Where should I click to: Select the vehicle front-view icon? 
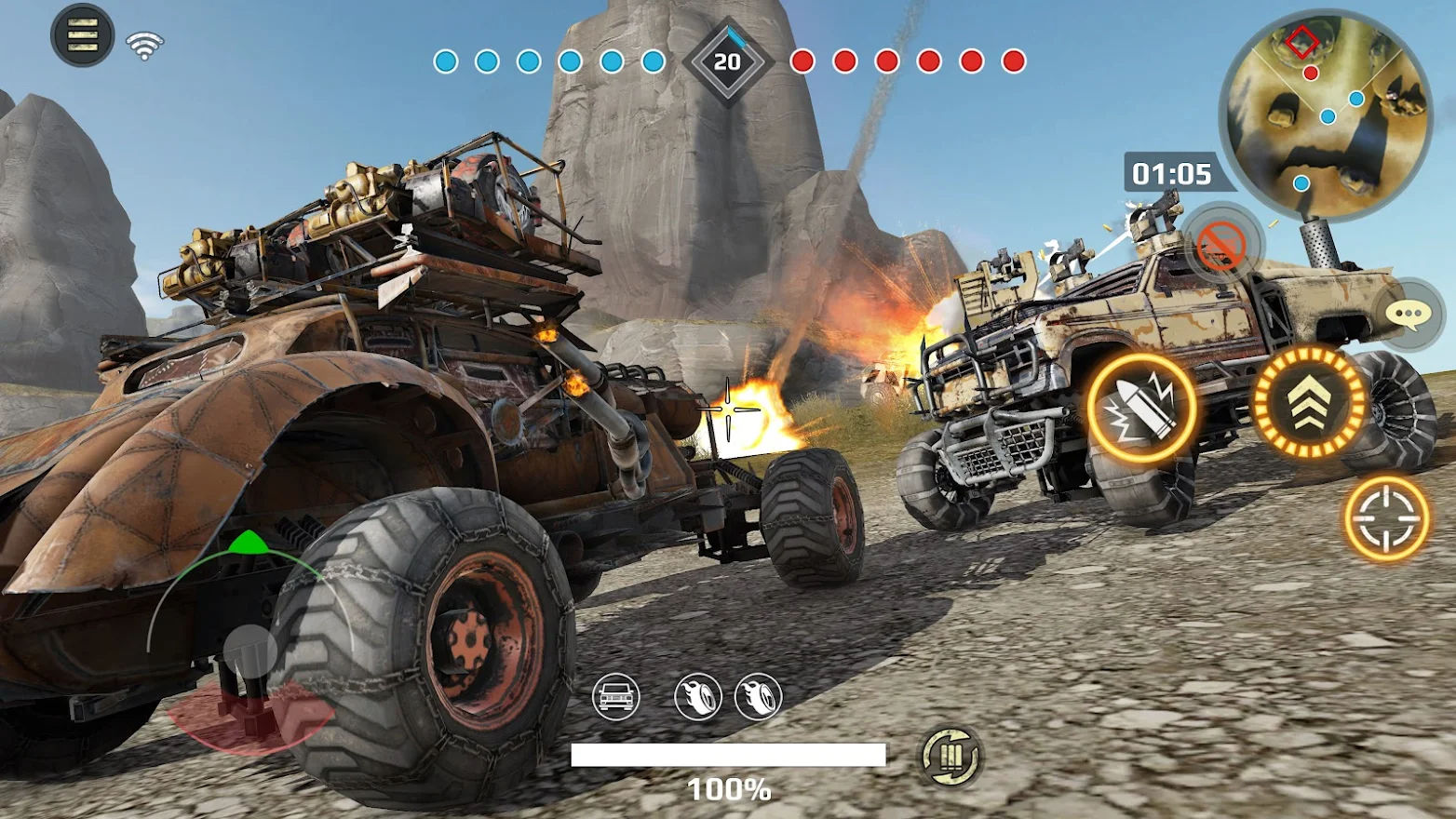coord(615,696)
